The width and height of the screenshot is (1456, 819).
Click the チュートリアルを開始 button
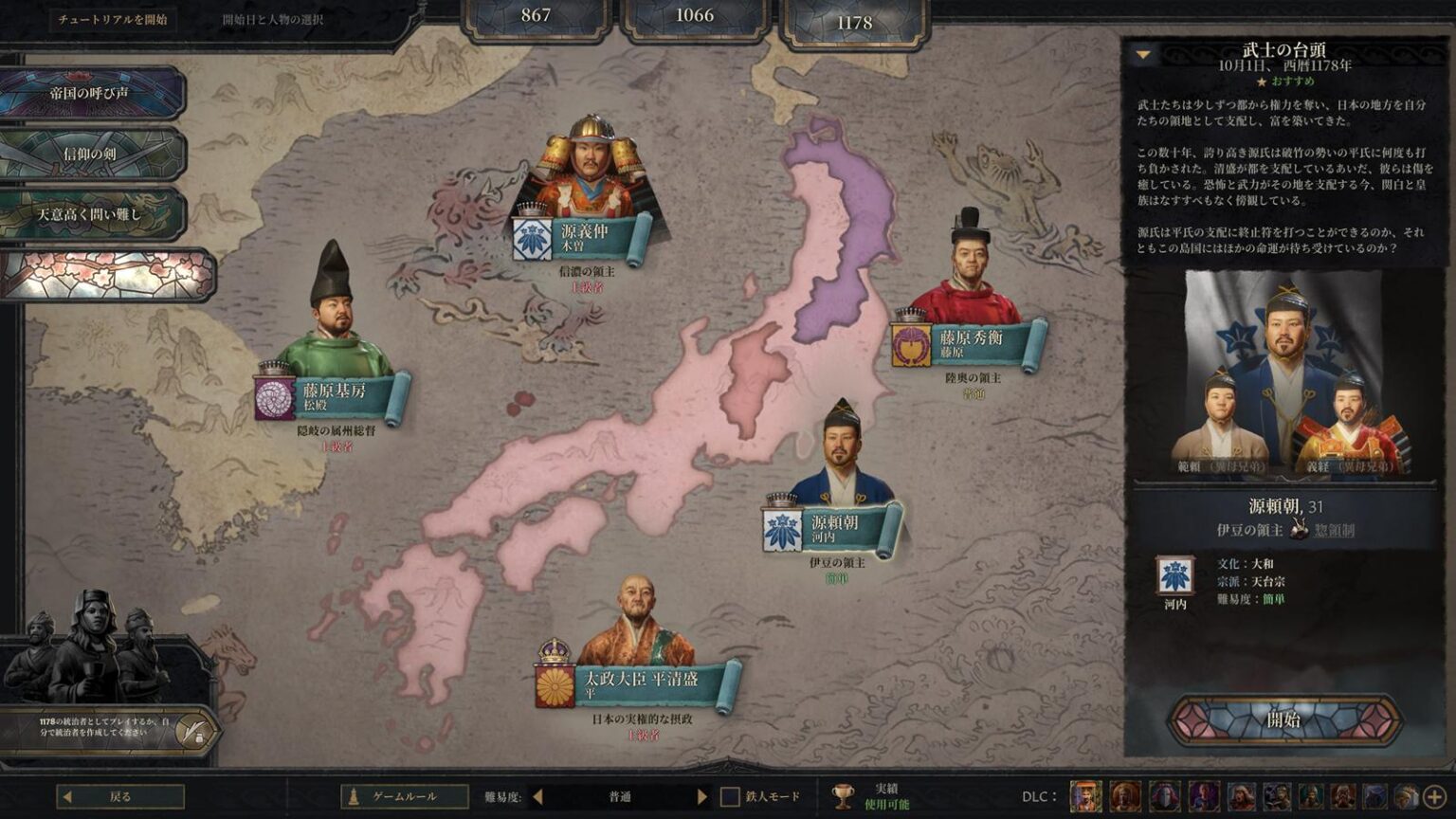[112, 19]
